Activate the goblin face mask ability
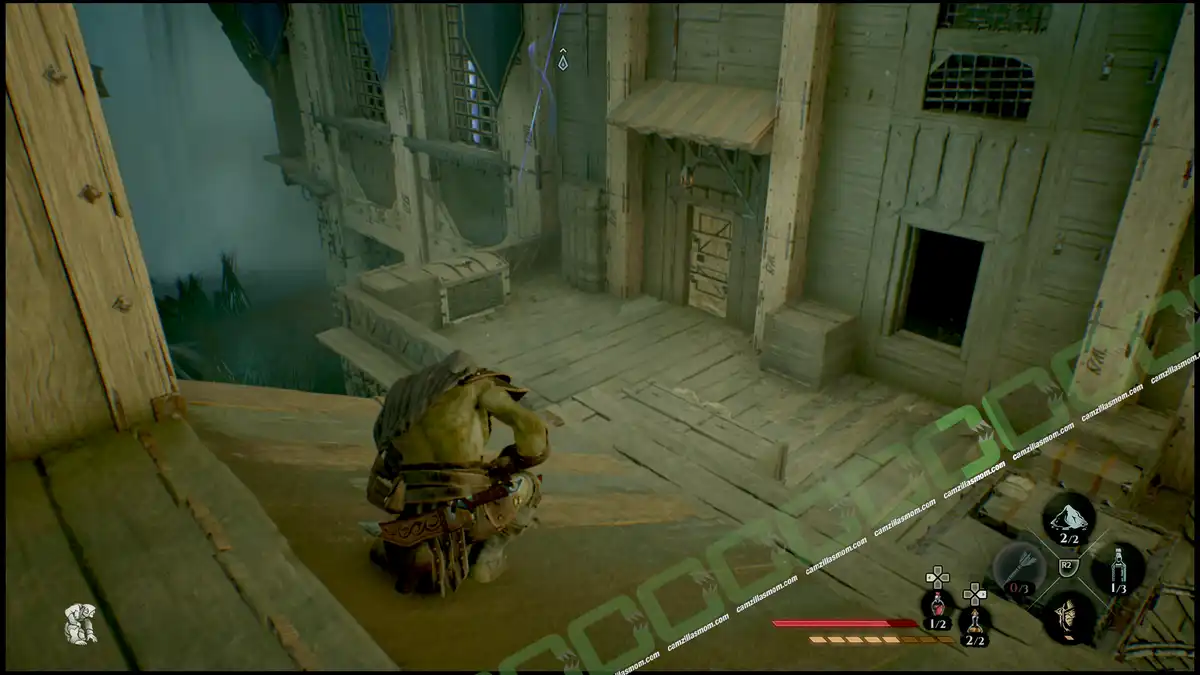Image resolution: width=1200 pixels, height=675 pixels. (1068, 615)
